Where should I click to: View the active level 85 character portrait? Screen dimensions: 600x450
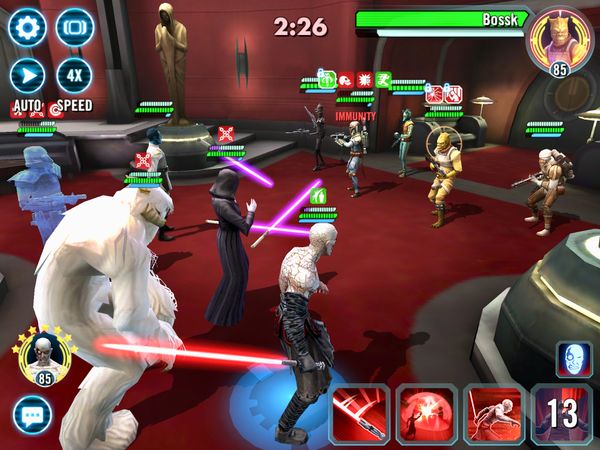(x=41, y=353)
